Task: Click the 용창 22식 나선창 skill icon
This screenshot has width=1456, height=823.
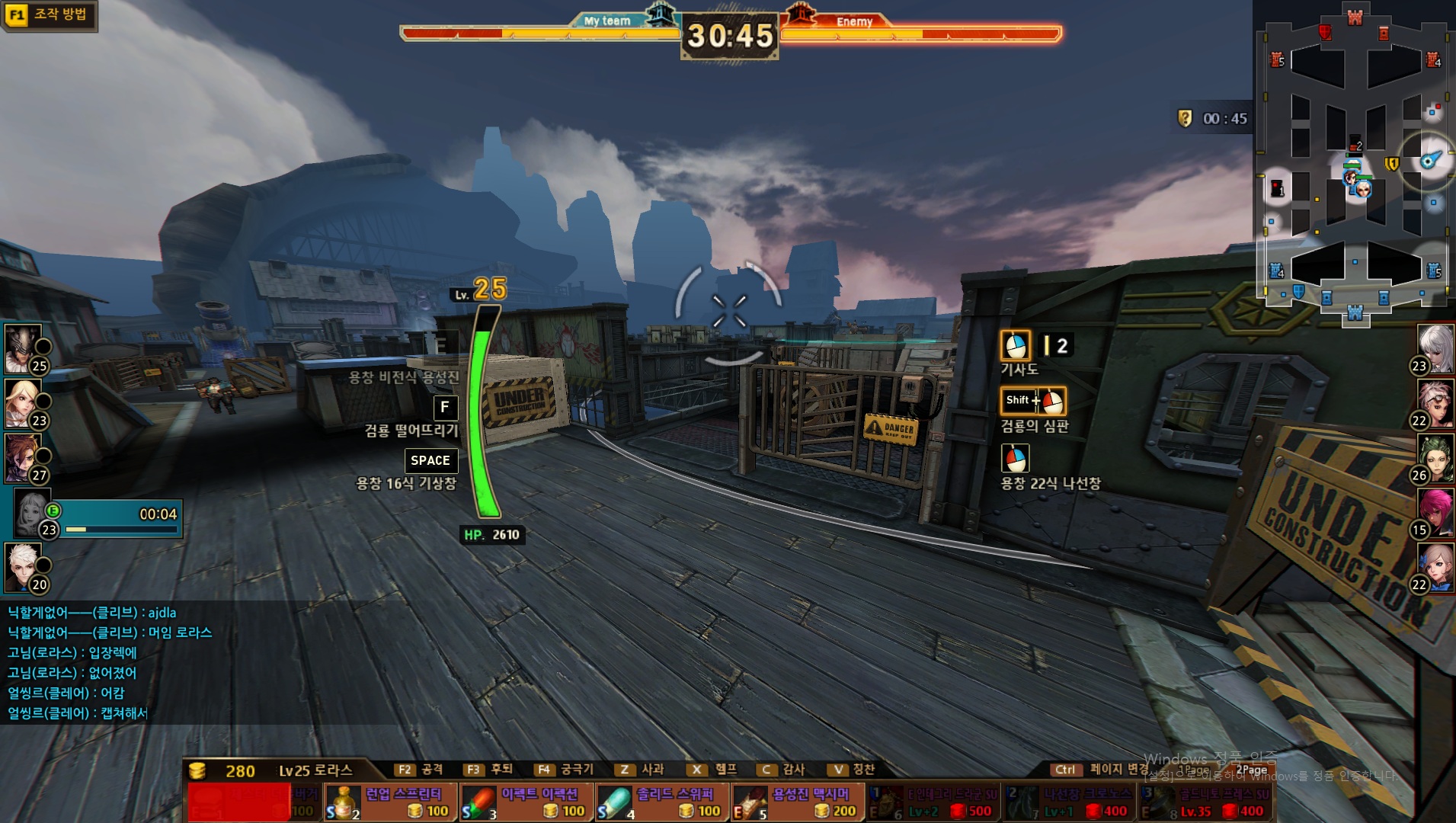Action: 1015,459
